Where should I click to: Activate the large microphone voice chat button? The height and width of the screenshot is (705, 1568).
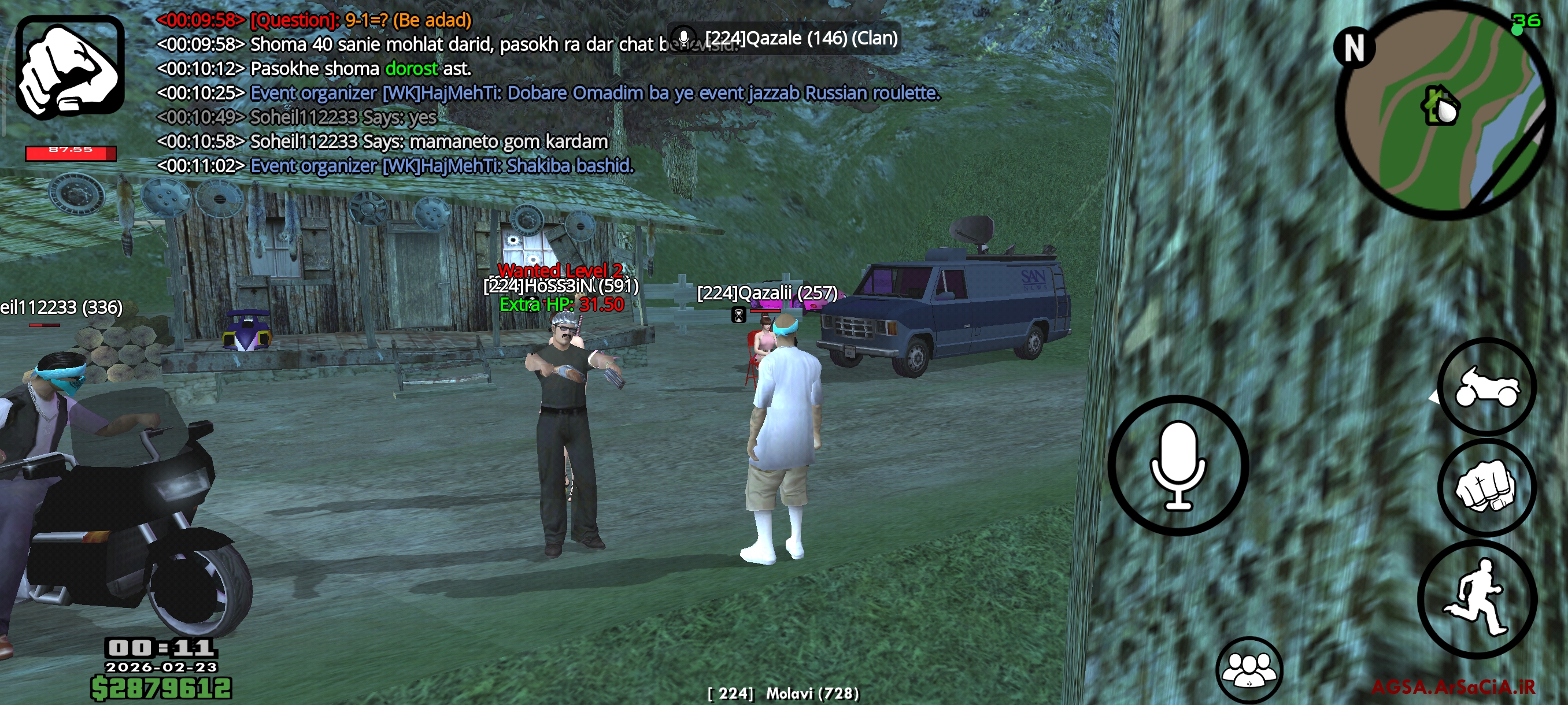tap(1178, 465)
